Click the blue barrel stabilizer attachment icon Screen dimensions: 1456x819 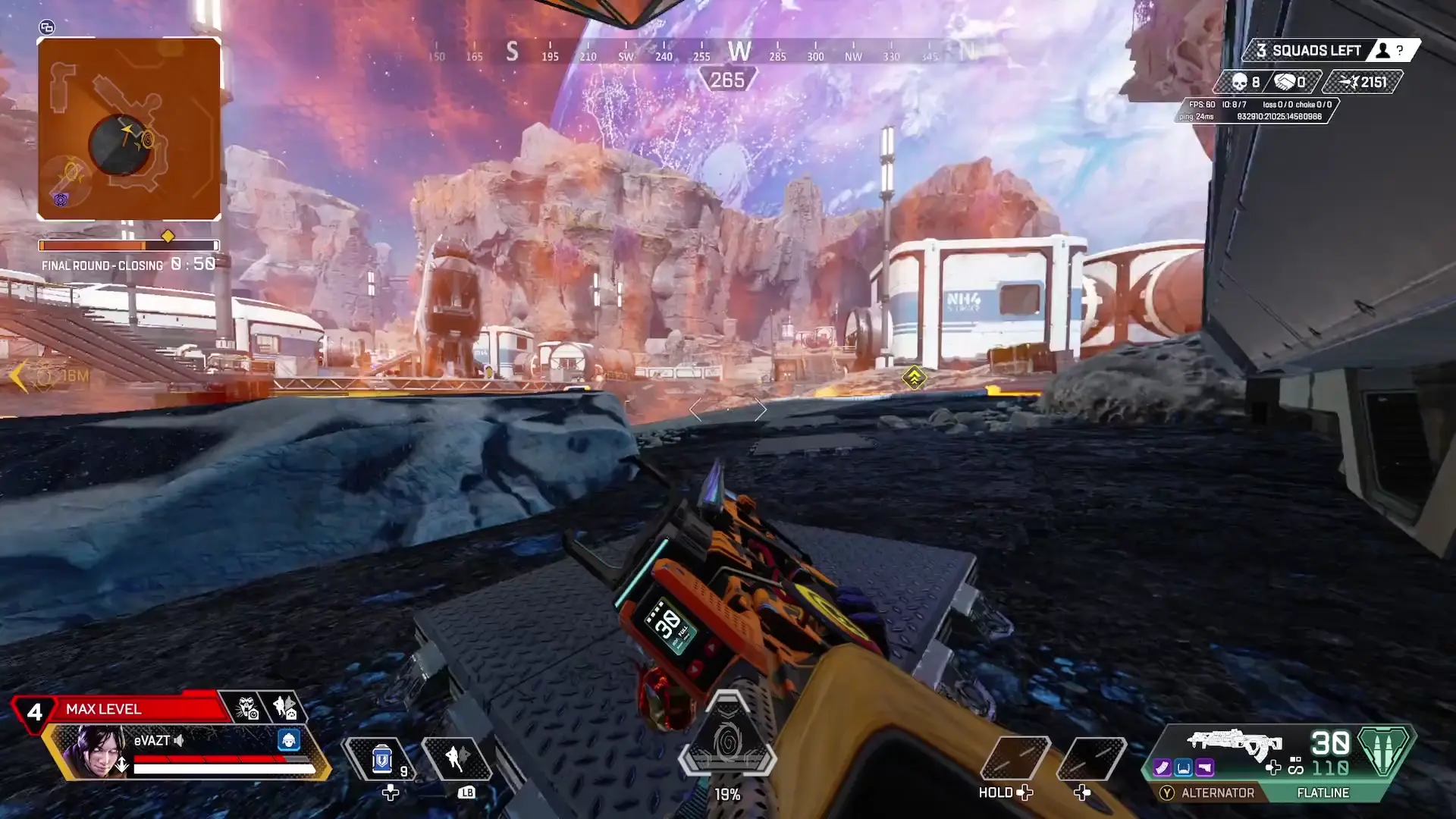coord(1184,767)
